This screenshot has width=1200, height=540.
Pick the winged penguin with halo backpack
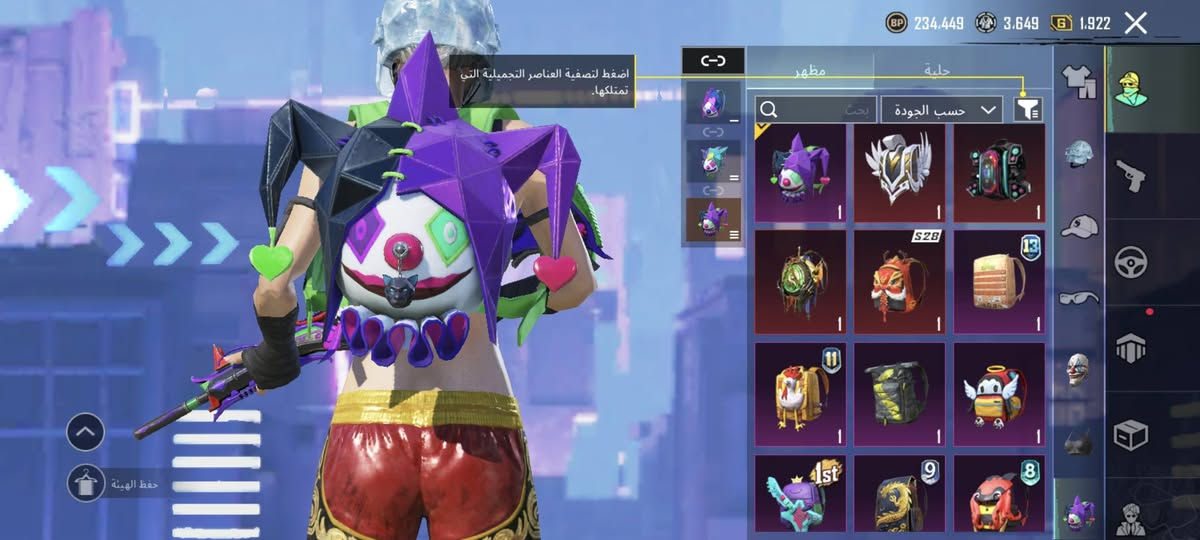pos(999,392)
